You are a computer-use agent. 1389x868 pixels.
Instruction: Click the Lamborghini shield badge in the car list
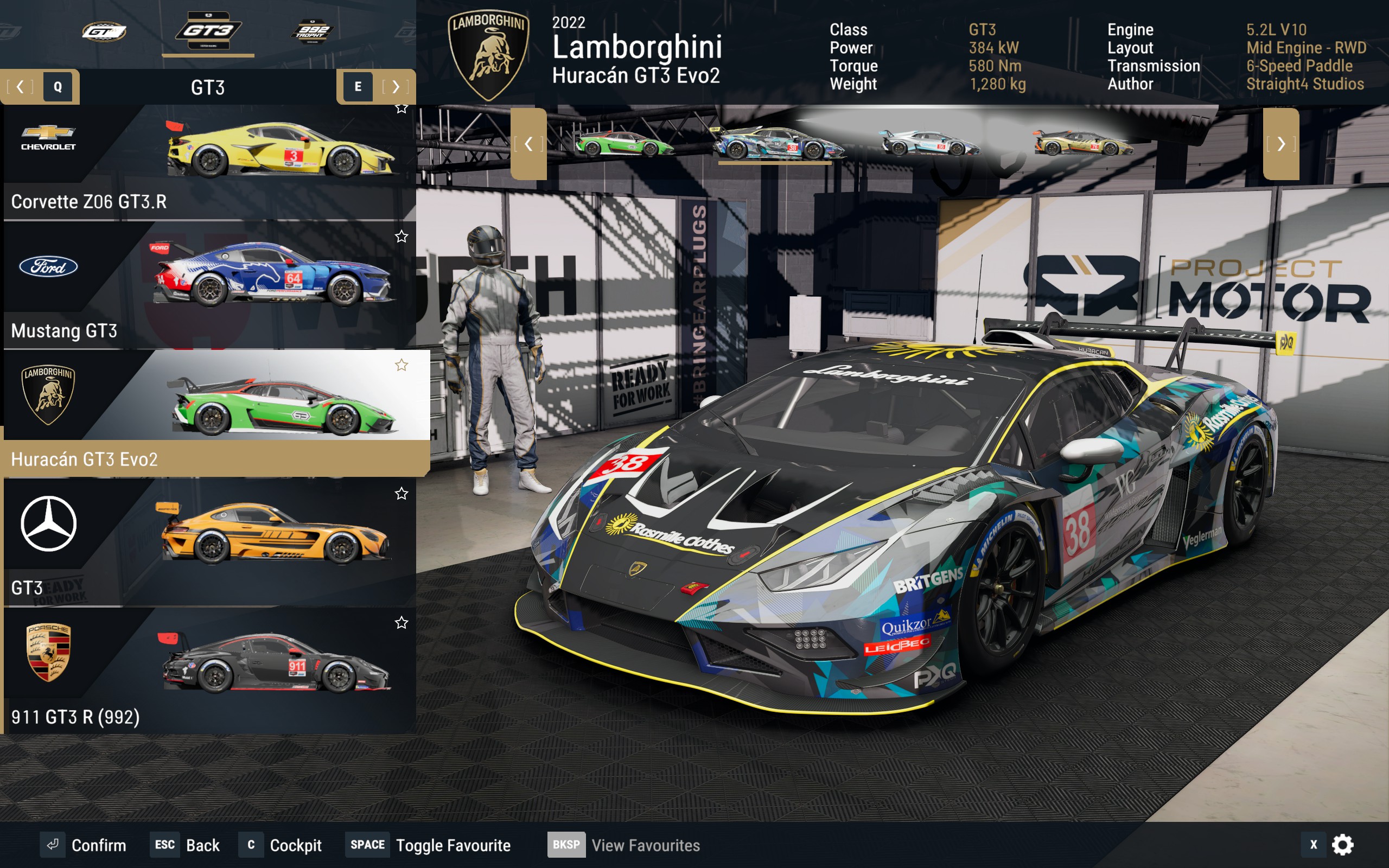48,395
